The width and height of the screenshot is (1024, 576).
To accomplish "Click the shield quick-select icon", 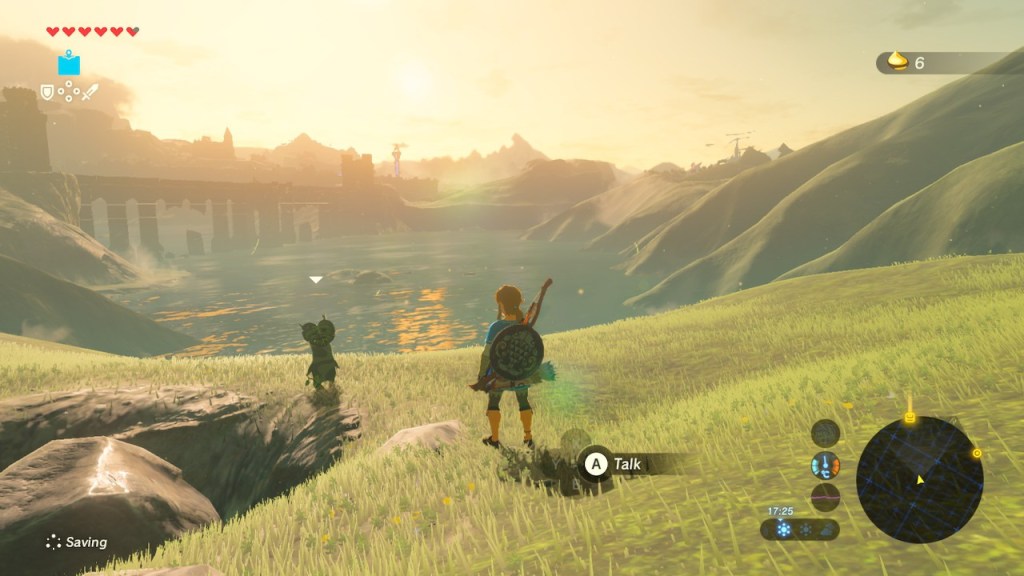I will coord(47,92).
